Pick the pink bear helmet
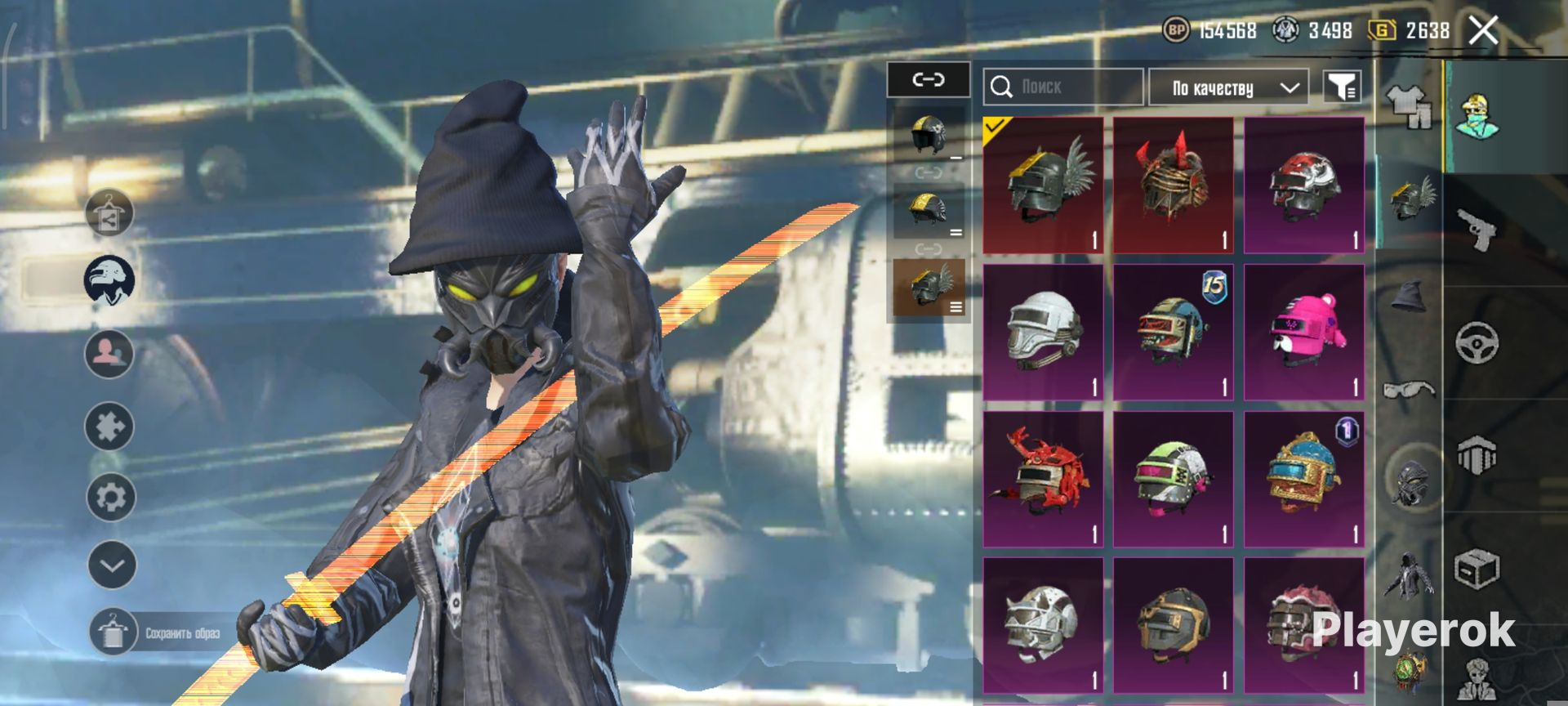The image size is (1568, 706). (x=1303, y=332)
